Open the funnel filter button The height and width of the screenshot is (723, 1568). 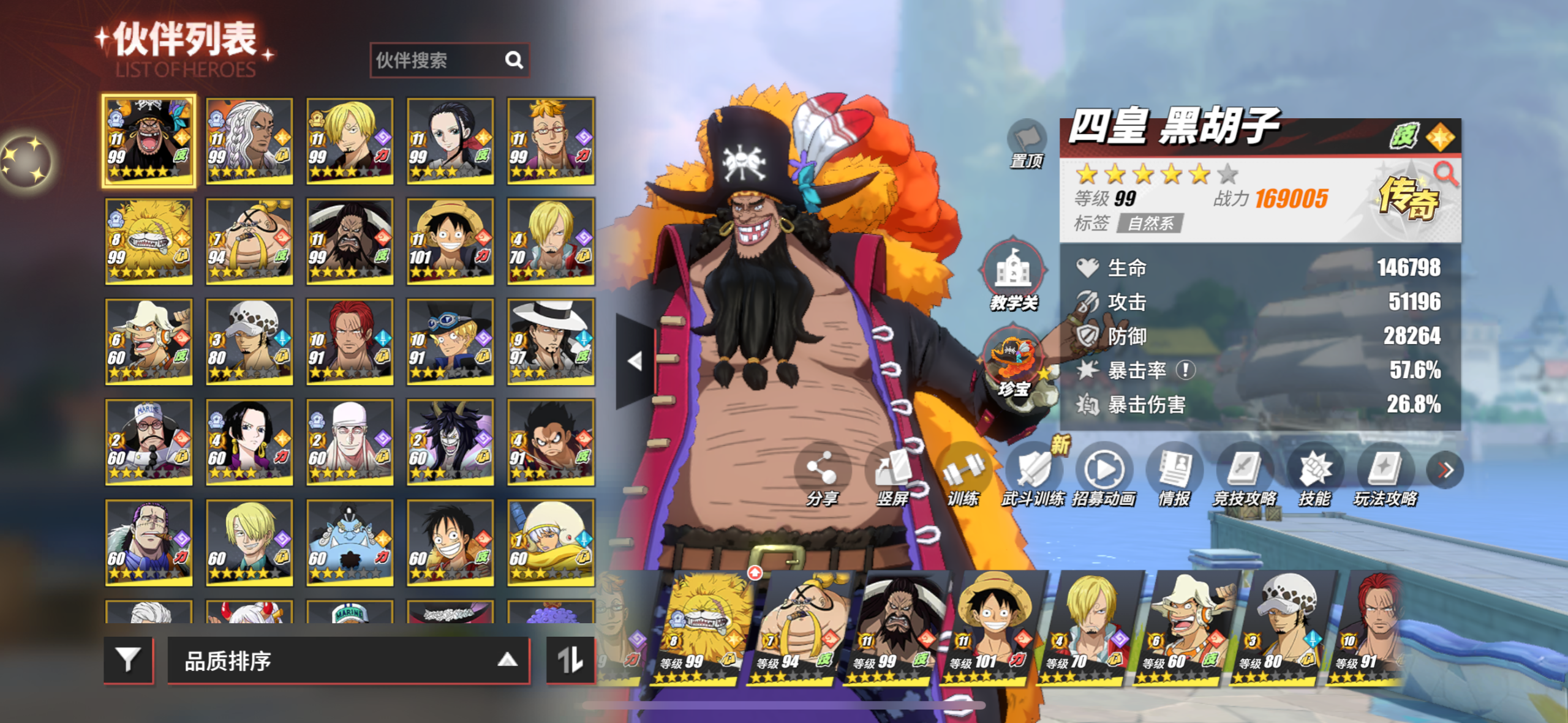(128, 660)
